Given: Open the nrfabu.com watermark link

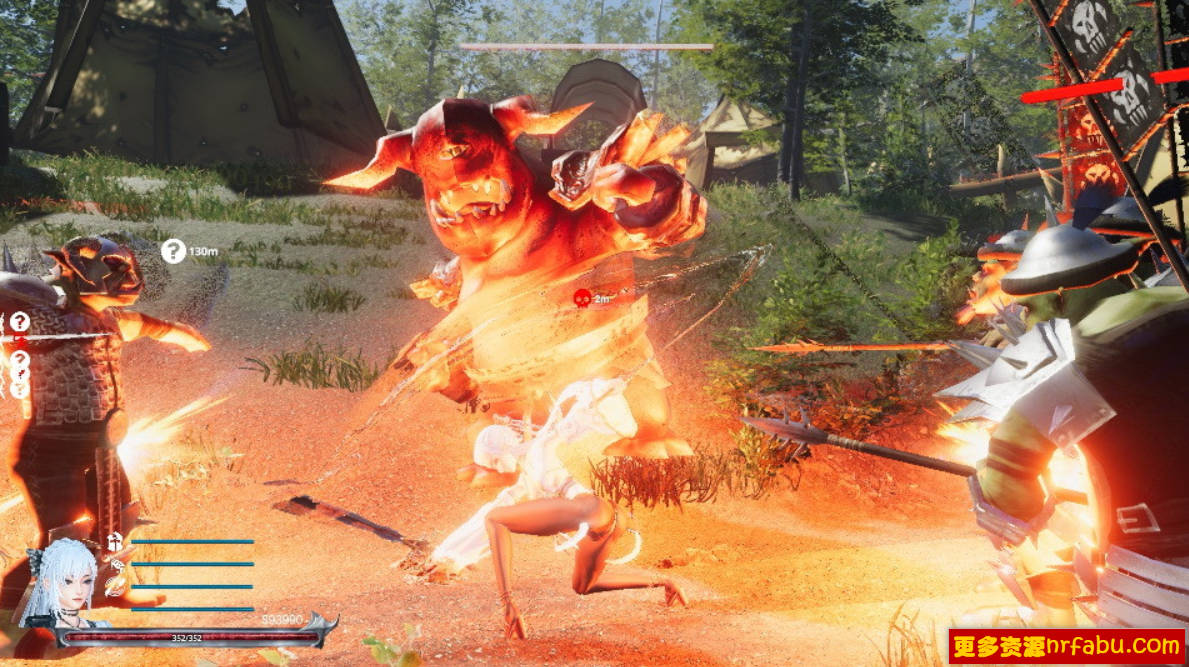Looking at the screenshot, I should point(1066,646).
